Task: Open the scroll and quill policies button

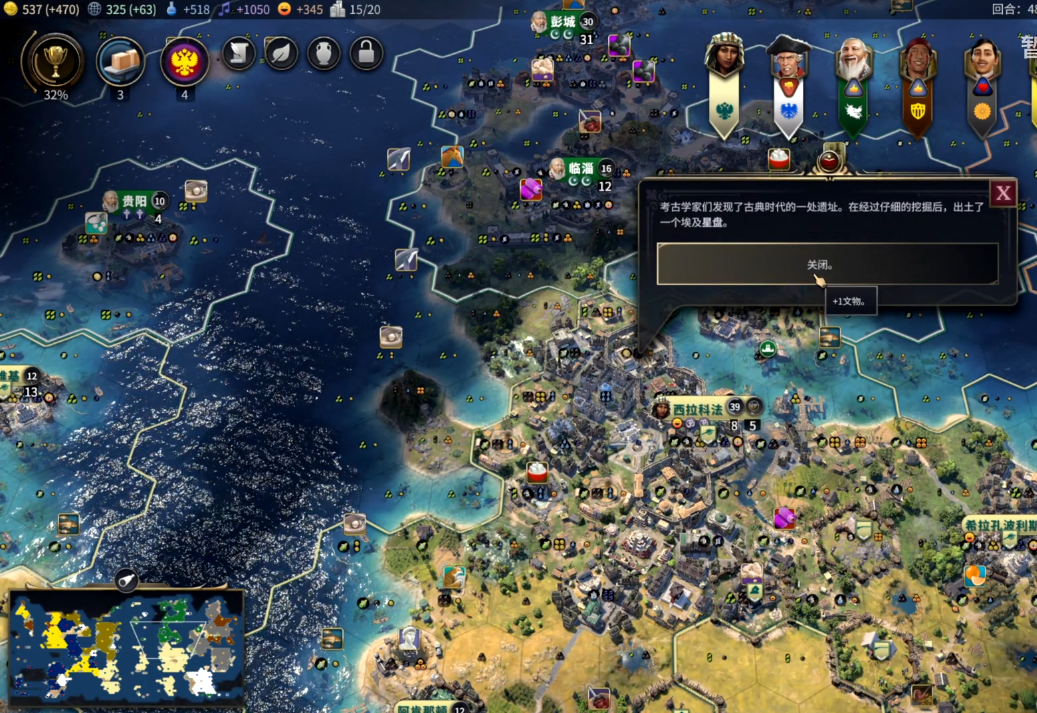Action: [239, 53]
